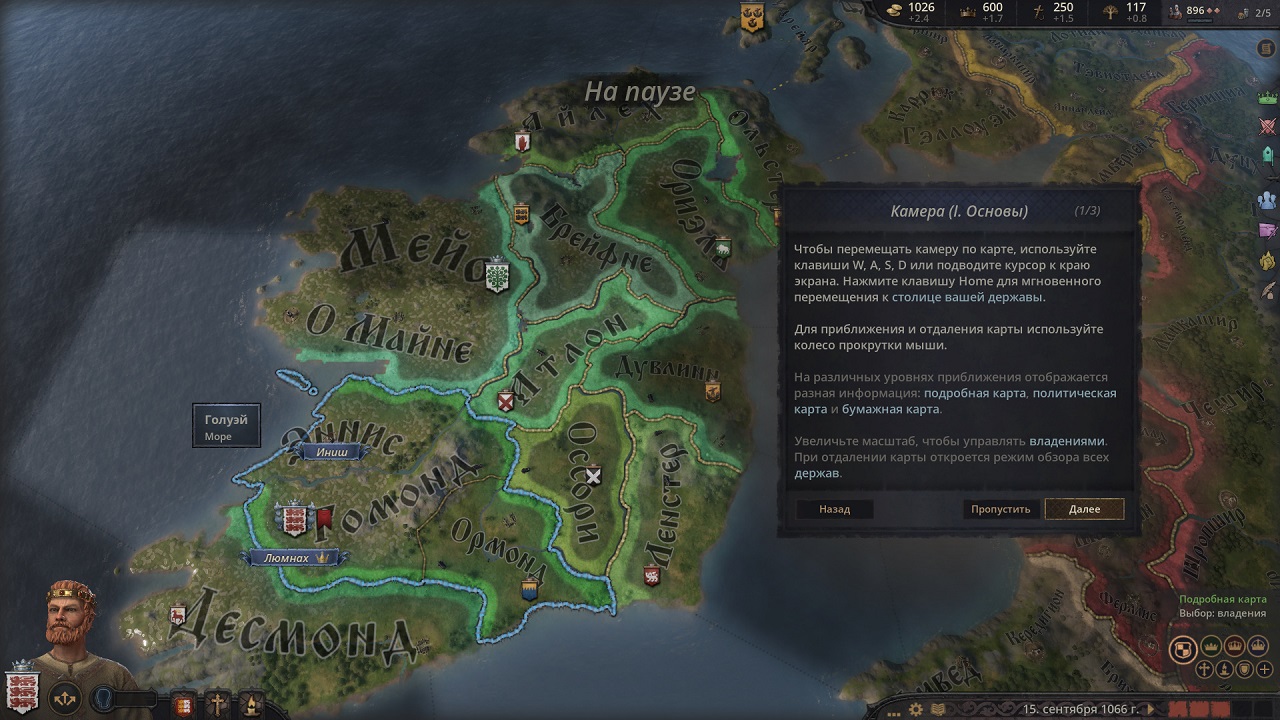Image resolution: width=1280 pixels, height=720 pixels.
Task: Open settings gear near the date
Action: (x=915, y=709)
